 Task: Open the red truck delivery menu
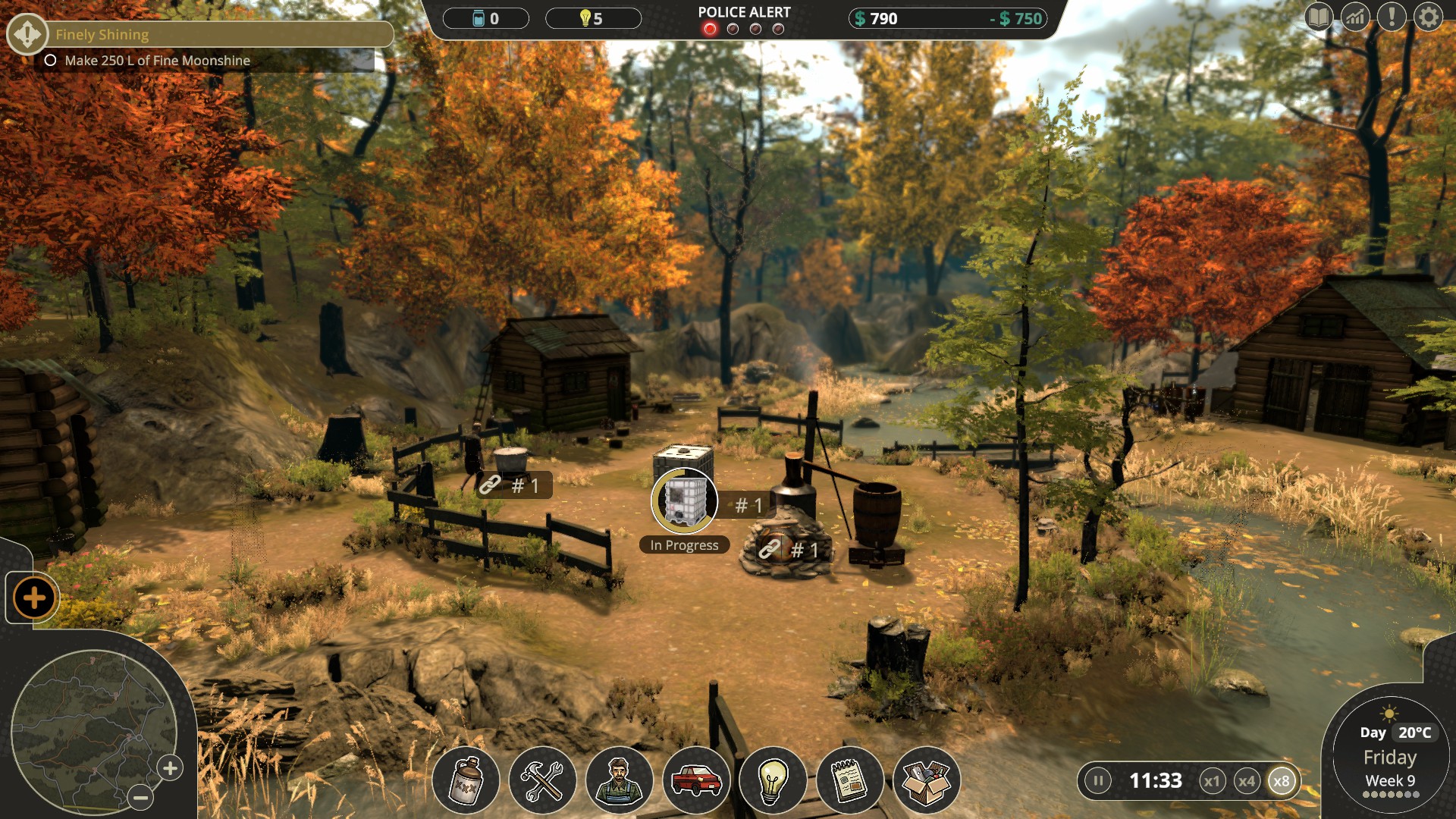696,780
